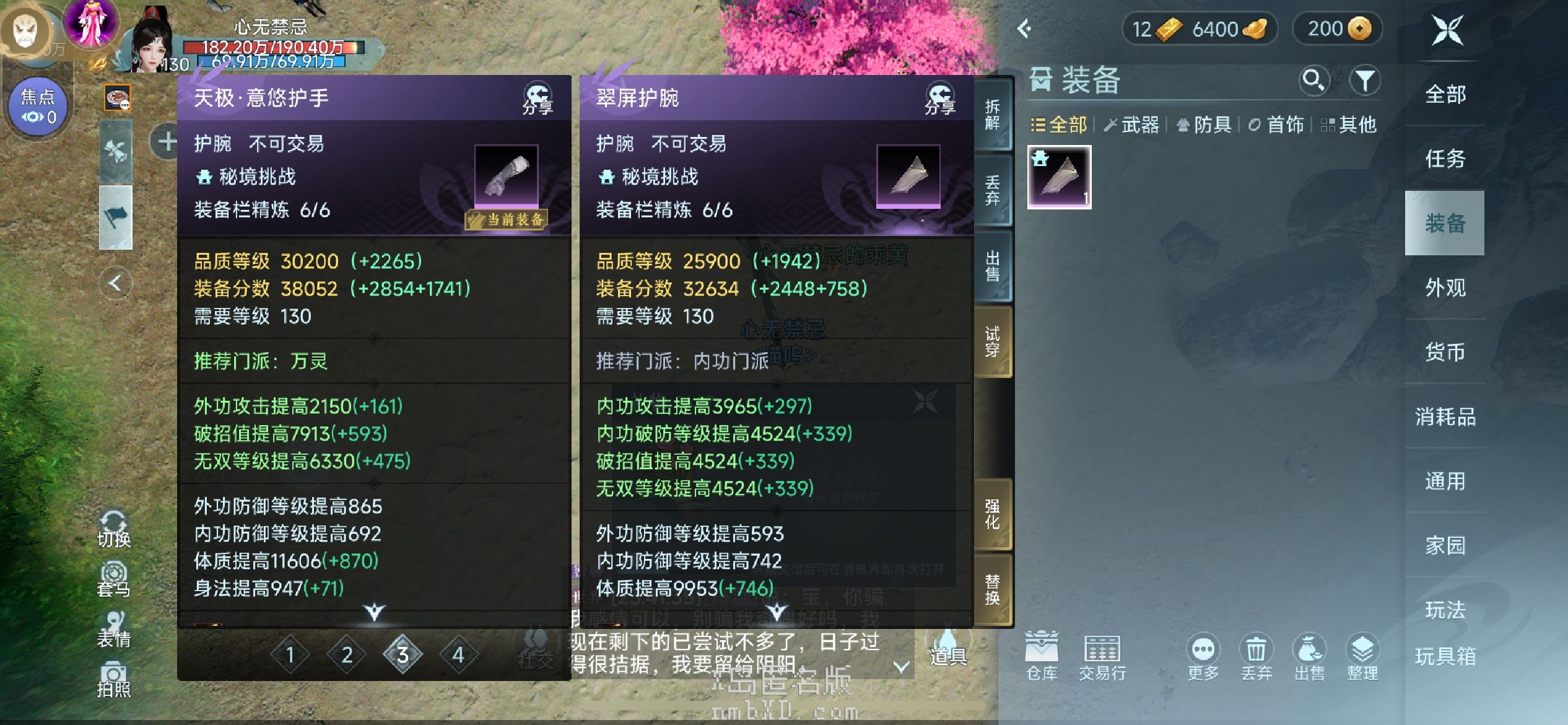This screenshot has height=725, width=1568.
Task: Switch to the 消耗品 consumables category
Action: (1445, 416)
